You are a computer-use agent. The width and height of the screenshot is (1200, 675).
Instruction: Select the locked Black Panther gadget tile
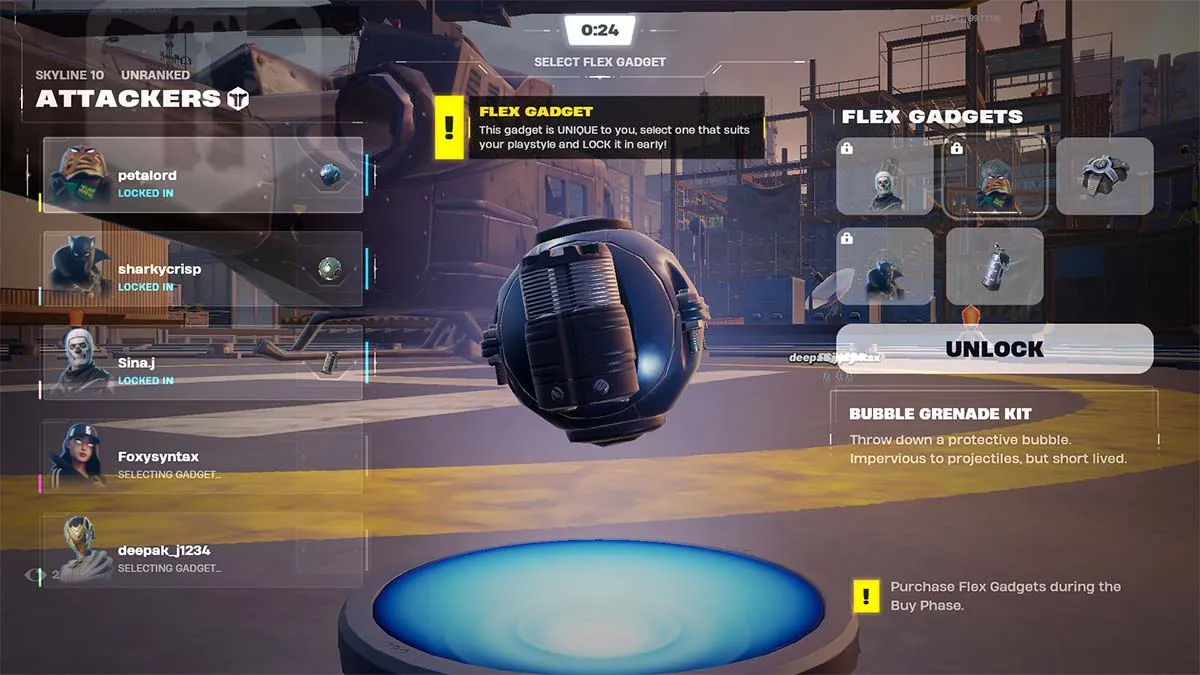point(885,266)
